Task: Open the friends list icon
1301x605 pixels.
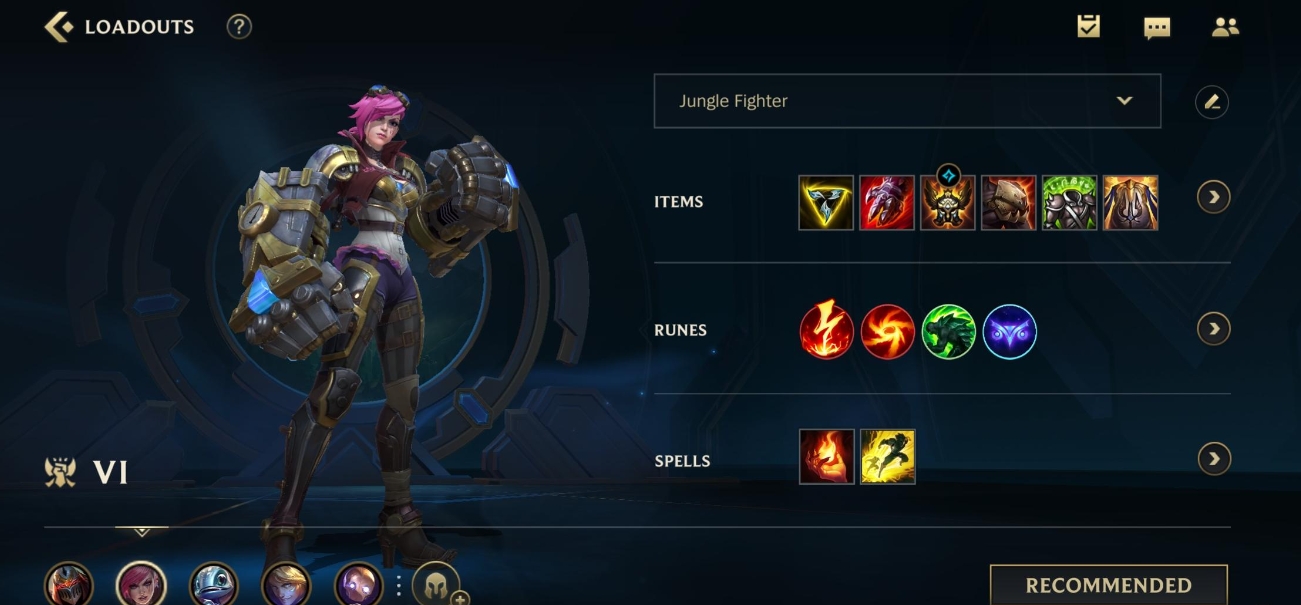Action: [x=1225, y=28]
